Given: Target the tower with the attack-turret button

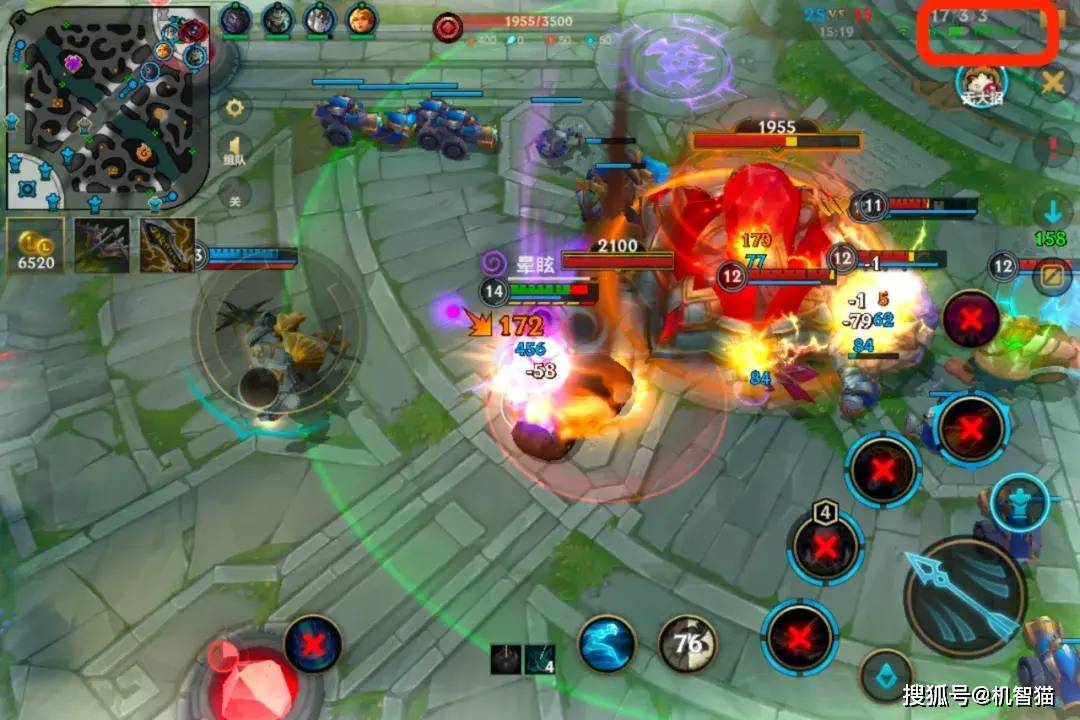Looking at the screenshot, I should (x=1019, y=500).
